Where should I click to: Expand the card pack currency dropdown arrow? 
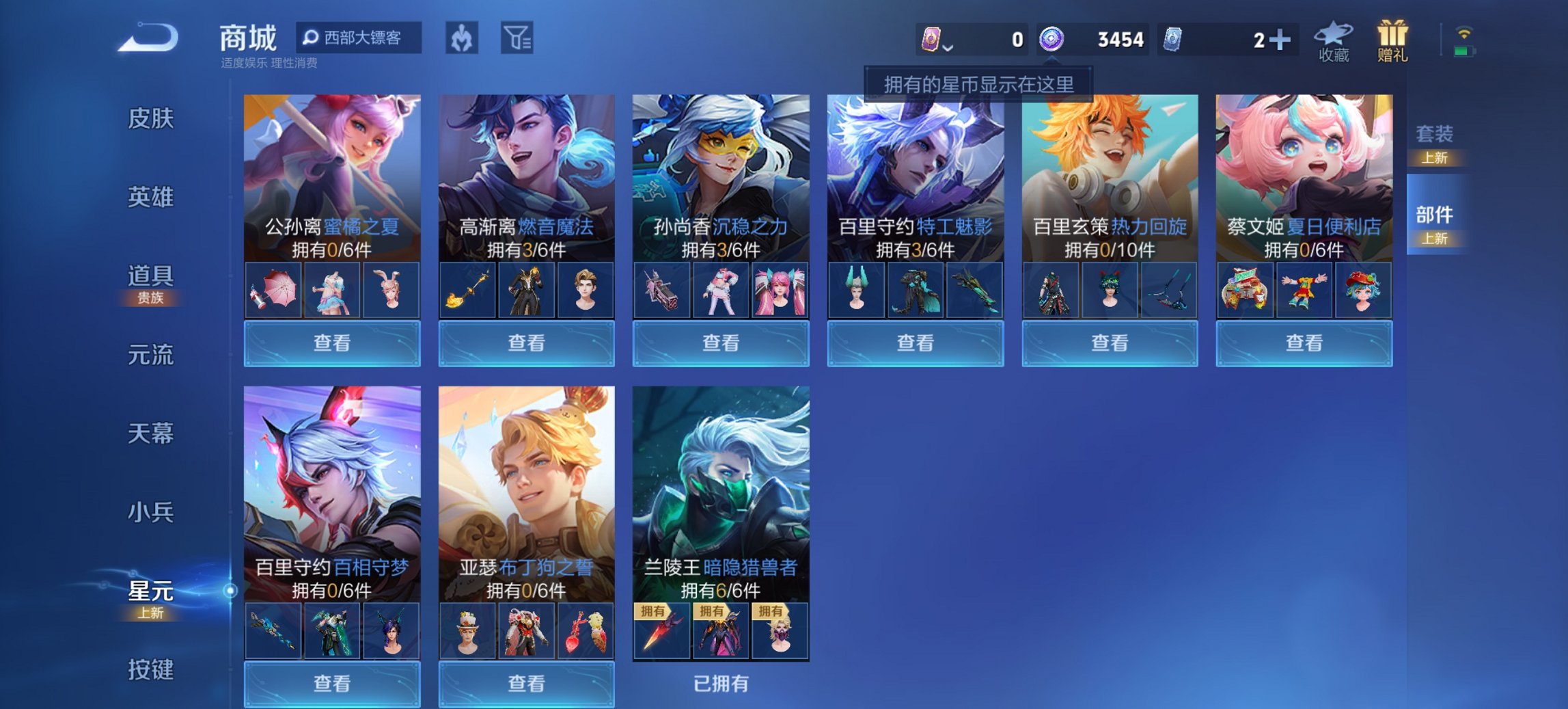tap(948, 48)
